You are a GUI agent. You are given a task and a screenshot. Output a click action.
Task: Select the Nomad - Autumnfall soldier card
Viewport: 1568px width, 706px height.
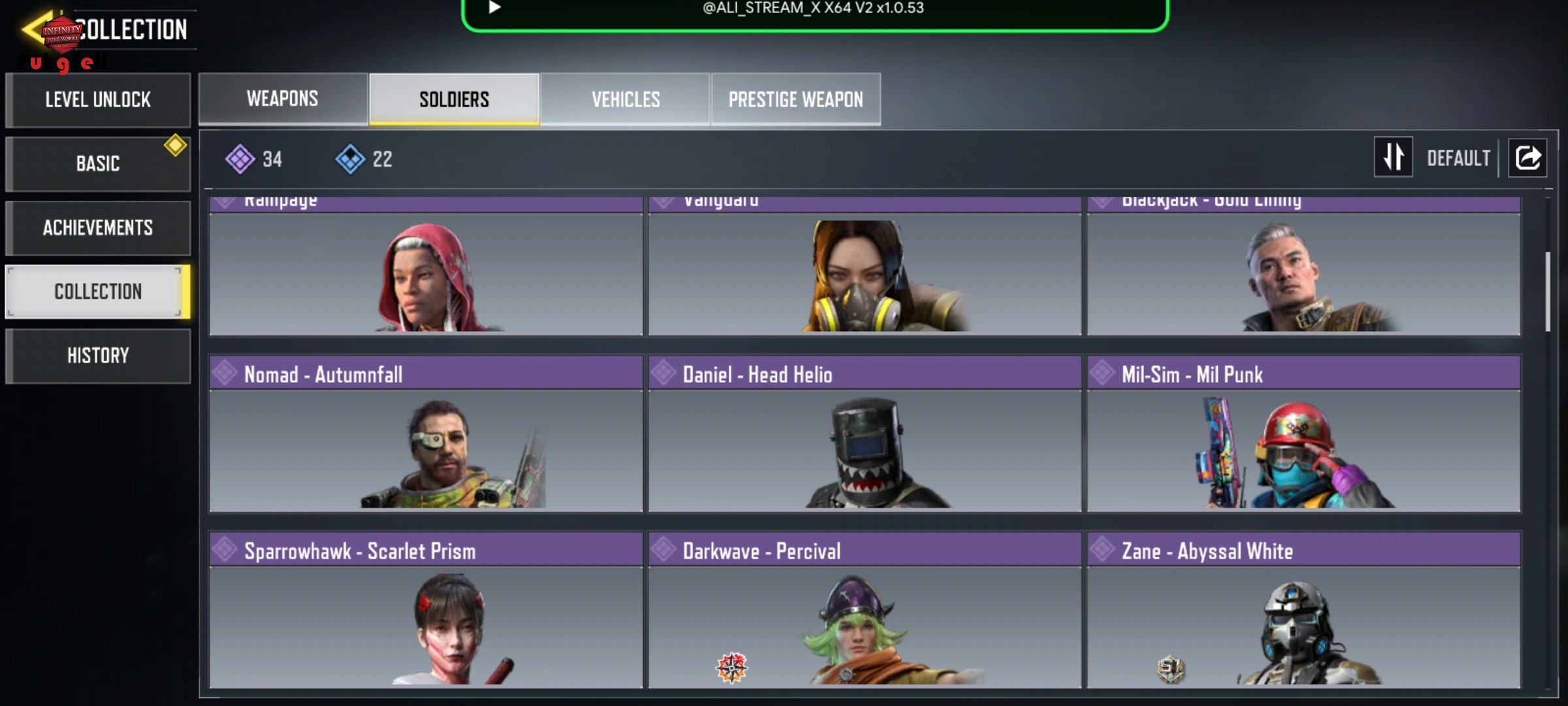[426, 434]
